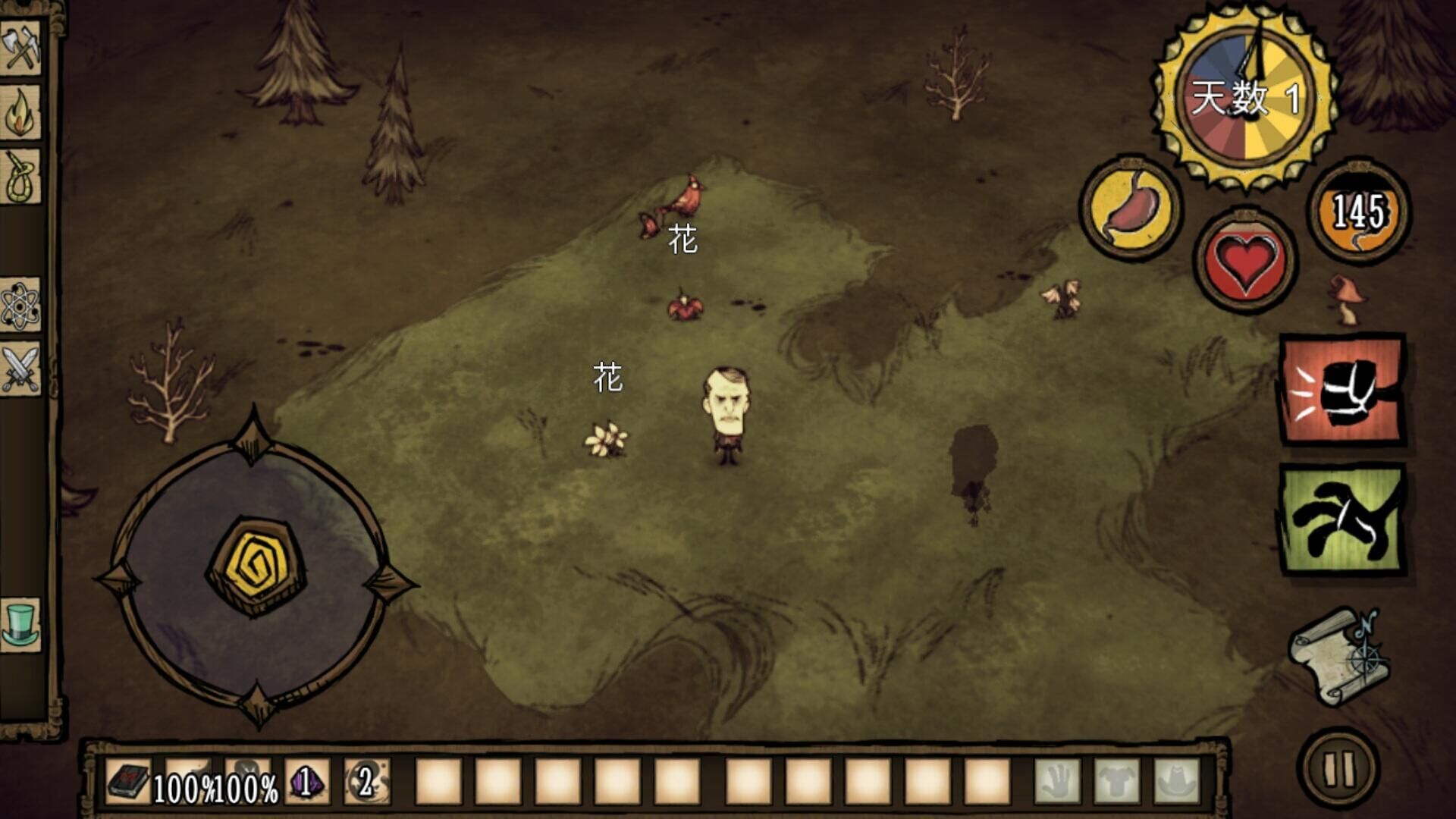
Task: Select the empty body armor equipment slot
Action: tap(1117, 781)
